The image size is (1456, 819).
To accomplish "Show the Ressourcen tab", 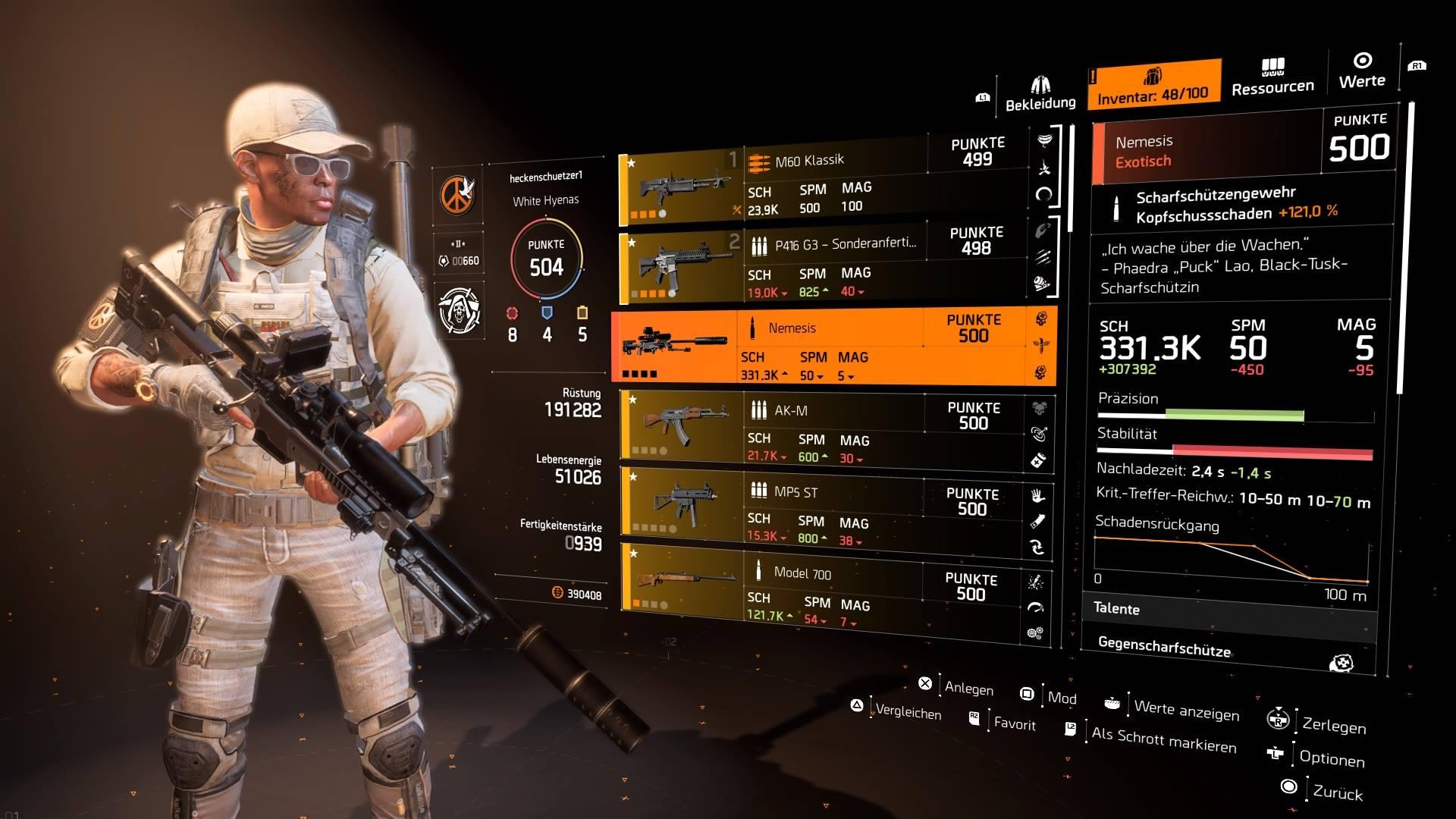I will click(x=1272, y=78).
